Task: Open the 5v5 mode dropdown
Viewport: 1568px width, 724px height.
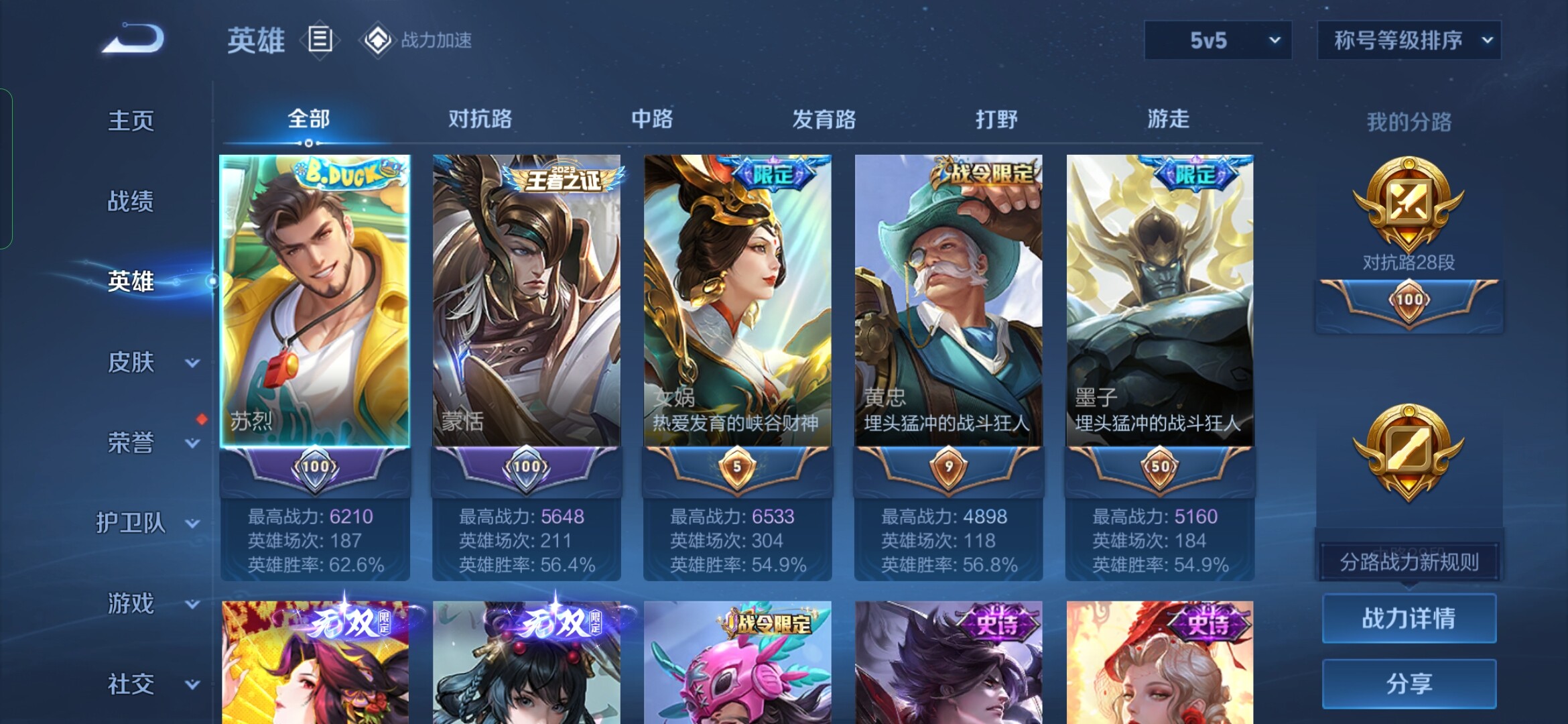Action: tap(1218, 40)
